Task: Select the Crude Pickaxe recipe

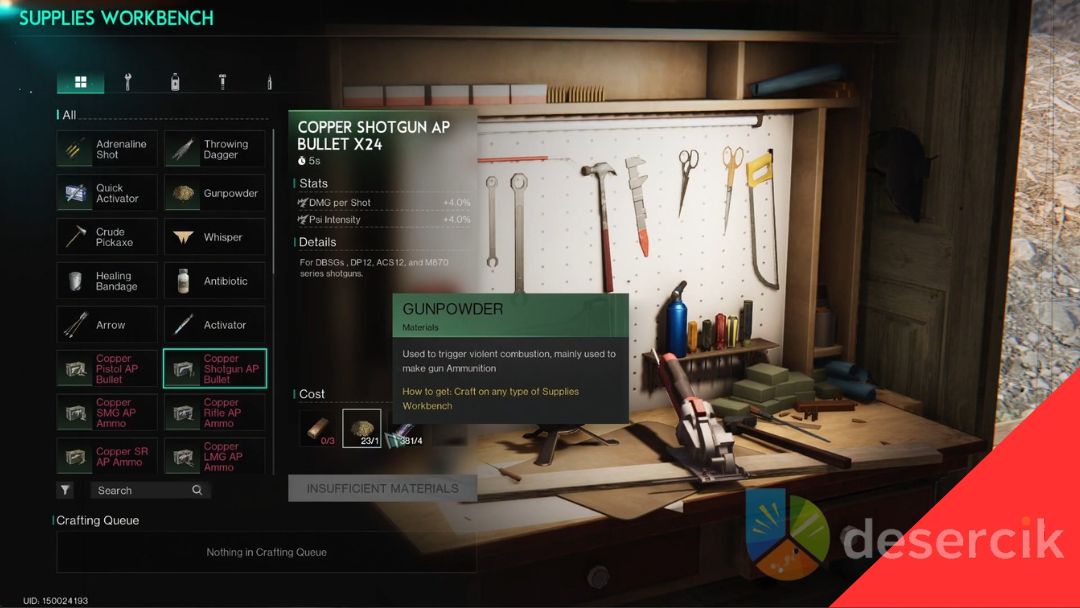Action: click(x=108, y=237)
